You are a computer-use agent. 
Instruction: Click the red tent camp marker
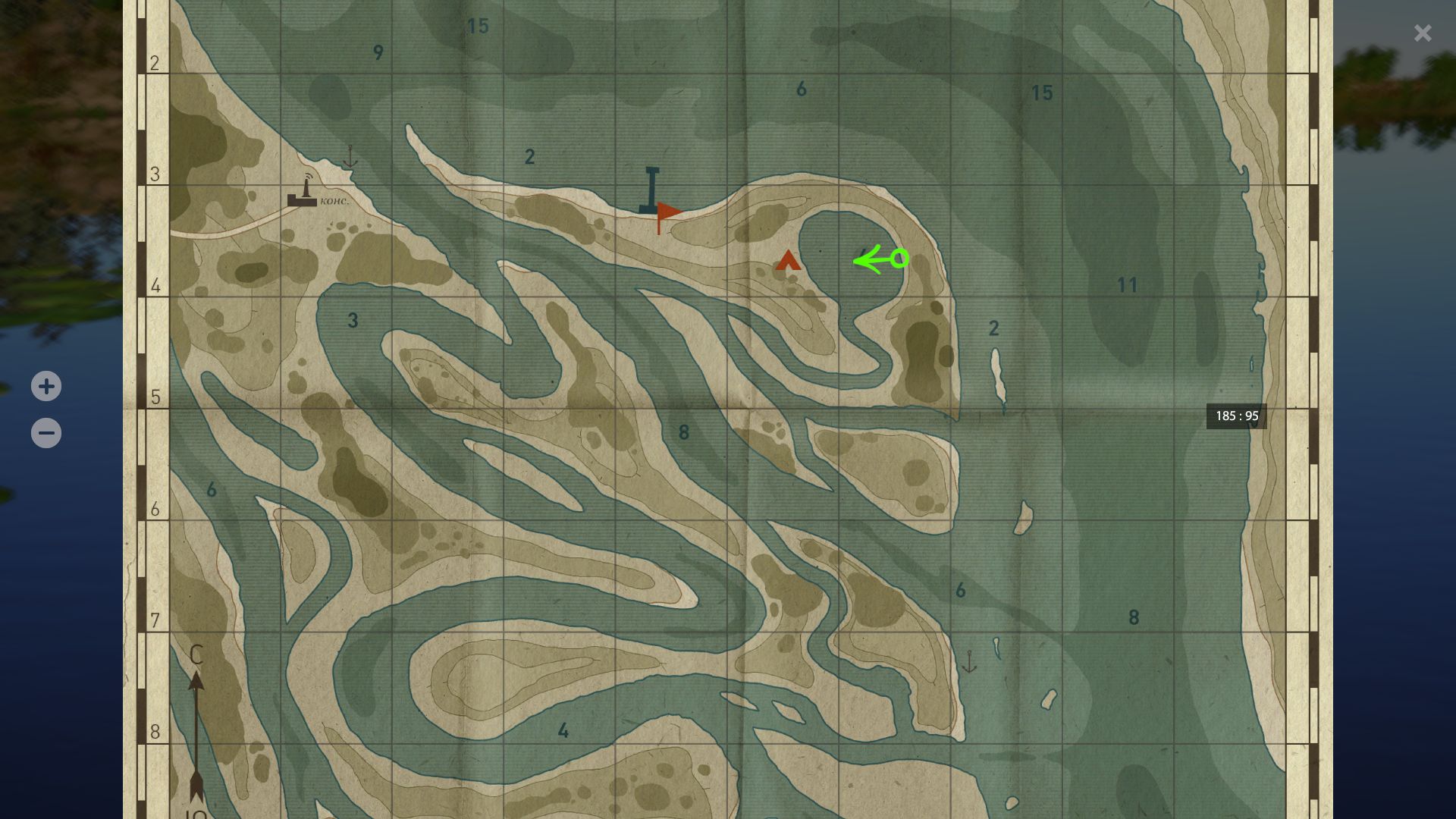click(x=788, y=260)
